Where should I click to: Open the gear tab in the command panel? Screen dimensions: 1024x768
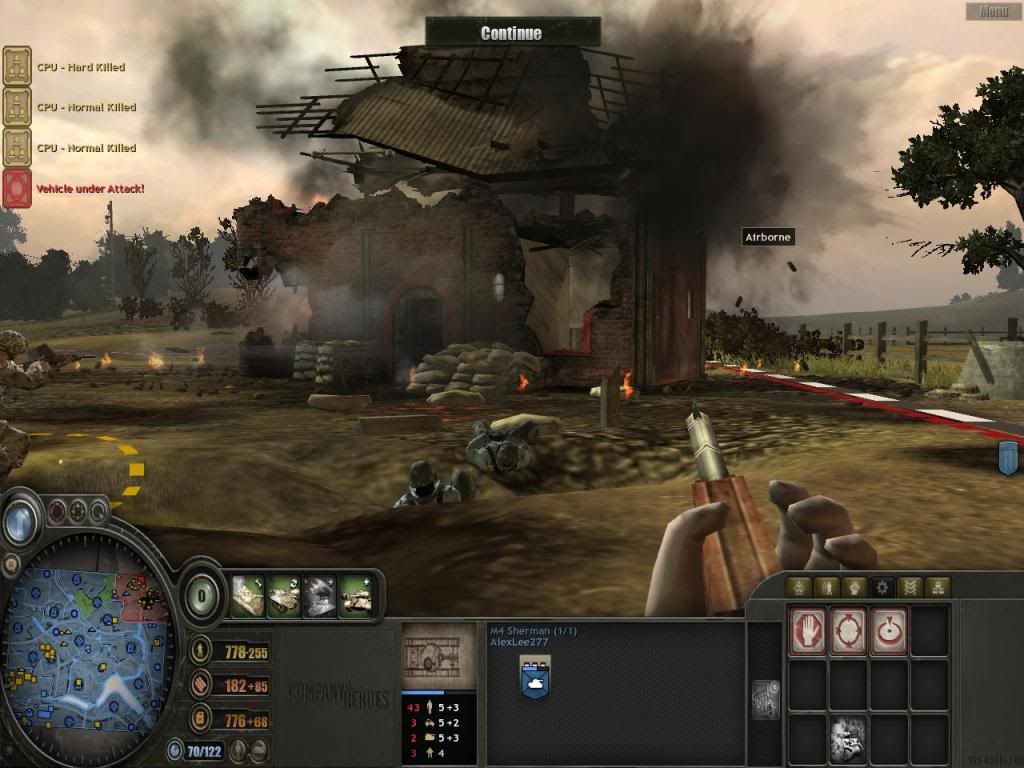click(x=883, y=588)
